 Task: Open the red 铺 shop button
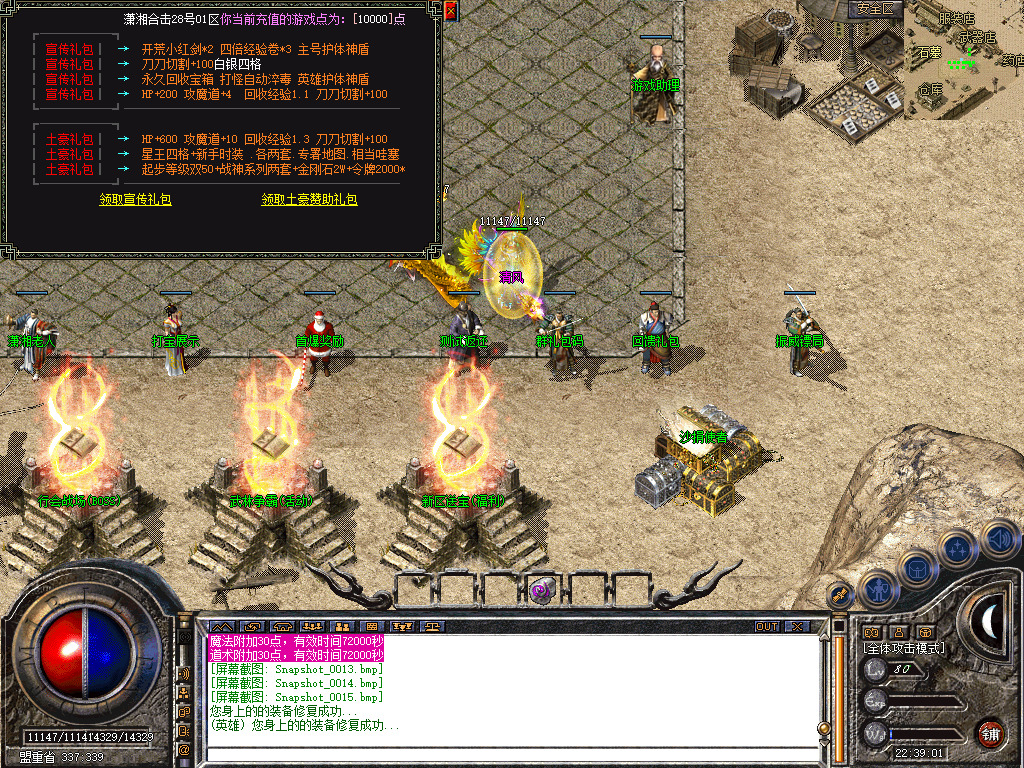tap(990, 733)
